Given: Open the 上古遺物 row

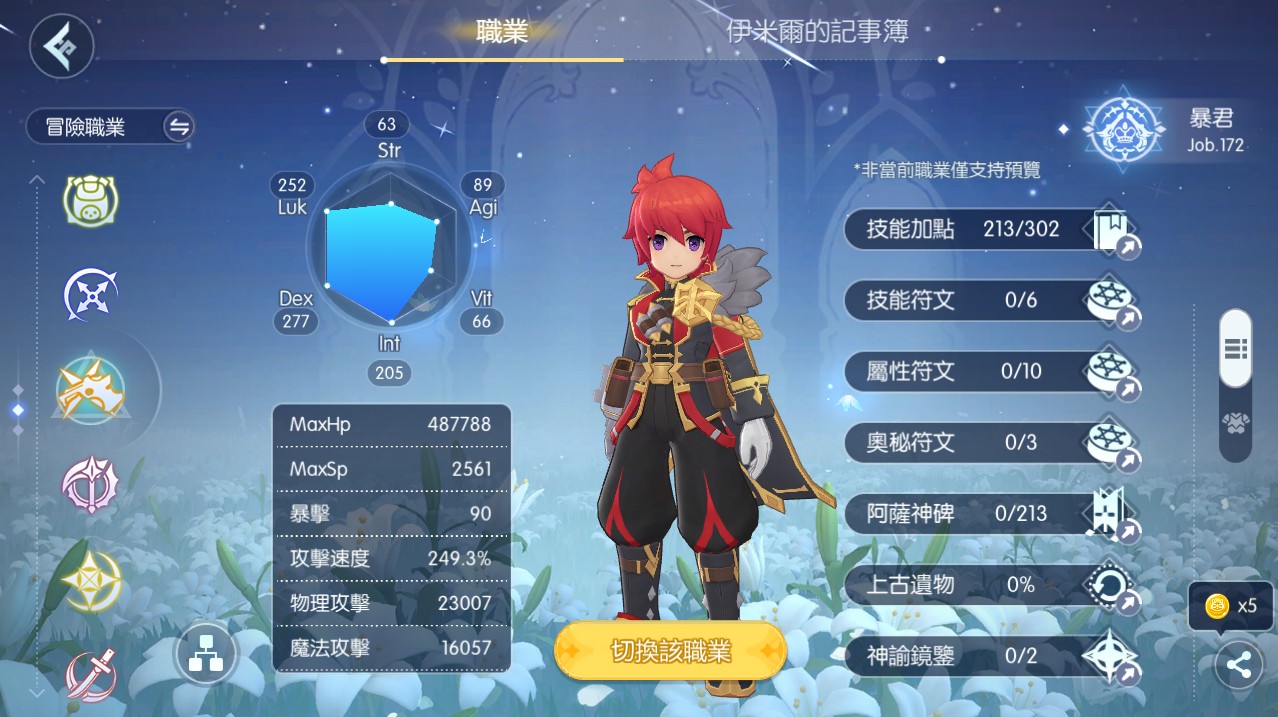Looking at the screenshot, I should [x=992, y=585].
